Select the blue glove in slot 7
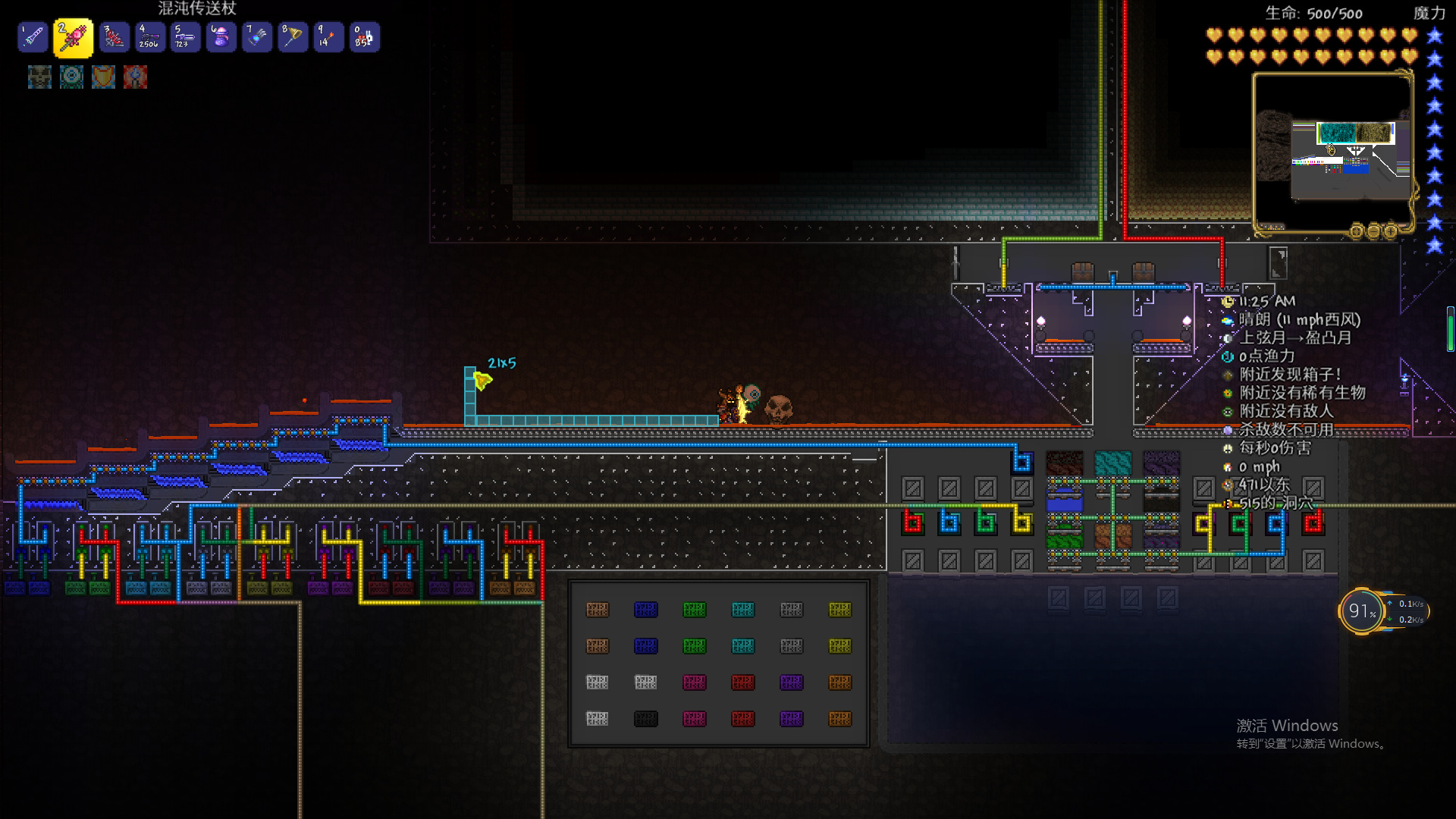Viewport: 1456px width, 819px height. [257, 37]
